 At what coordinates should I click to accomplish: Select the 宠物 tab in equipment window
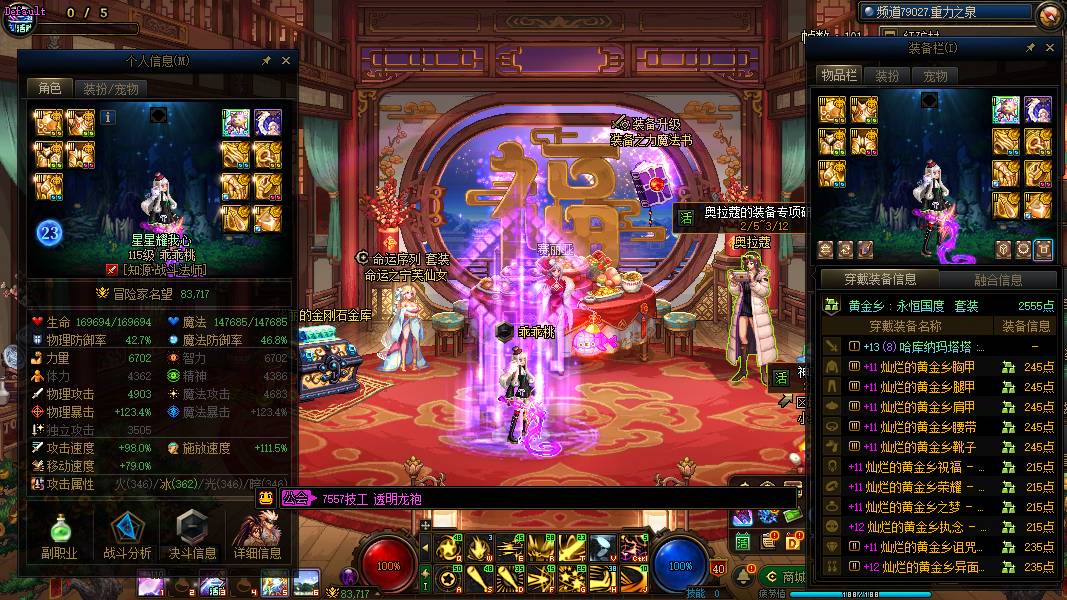tap(935, 76)
